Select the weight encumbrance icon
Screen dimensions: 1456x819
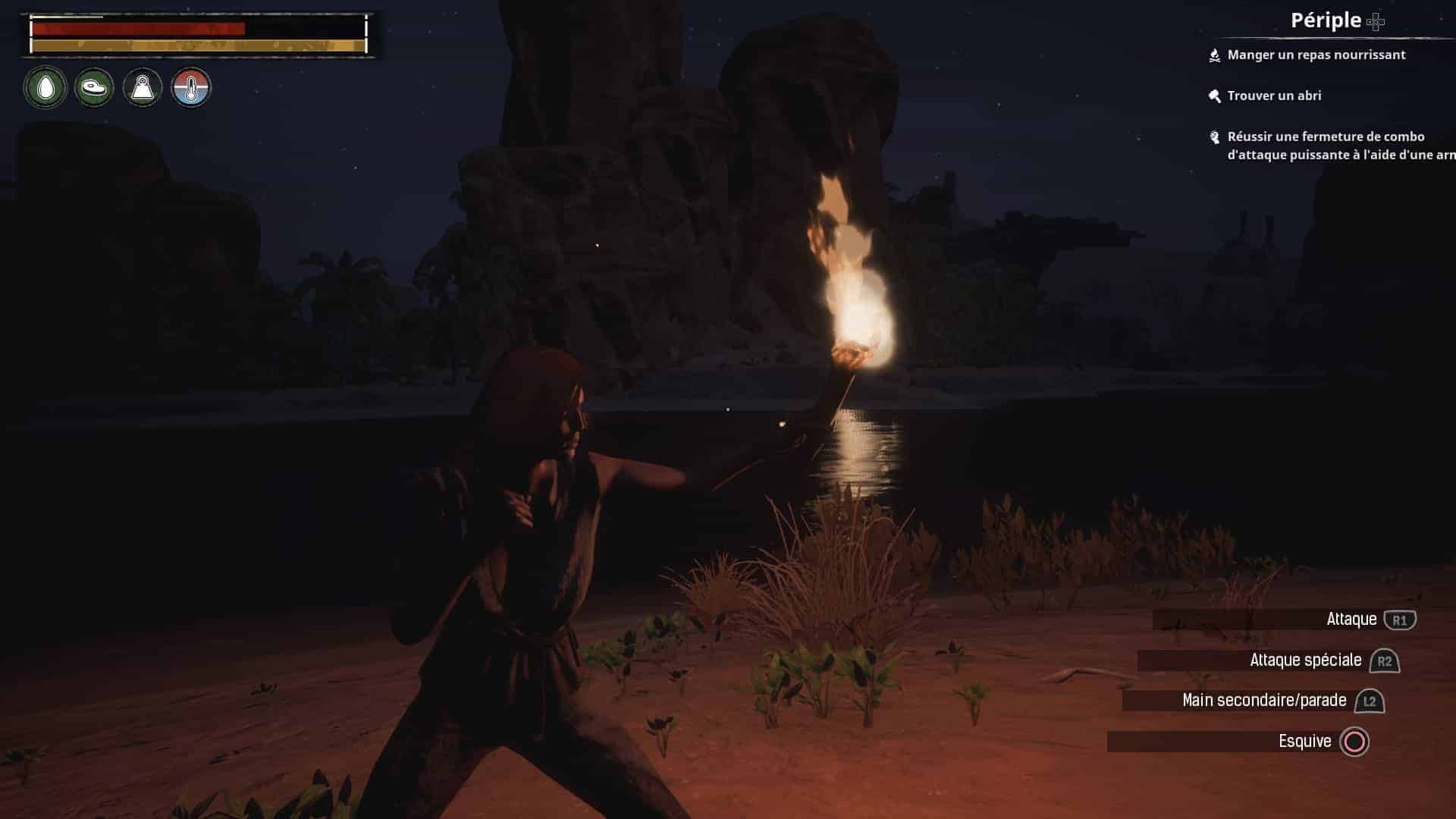click(x=143, y=88)
